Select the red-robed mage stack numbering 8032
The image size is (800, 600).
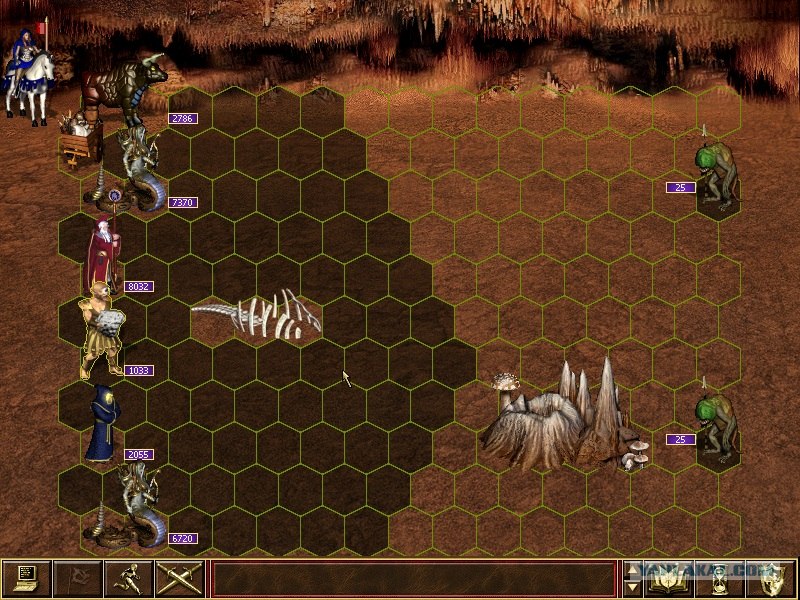102,255
